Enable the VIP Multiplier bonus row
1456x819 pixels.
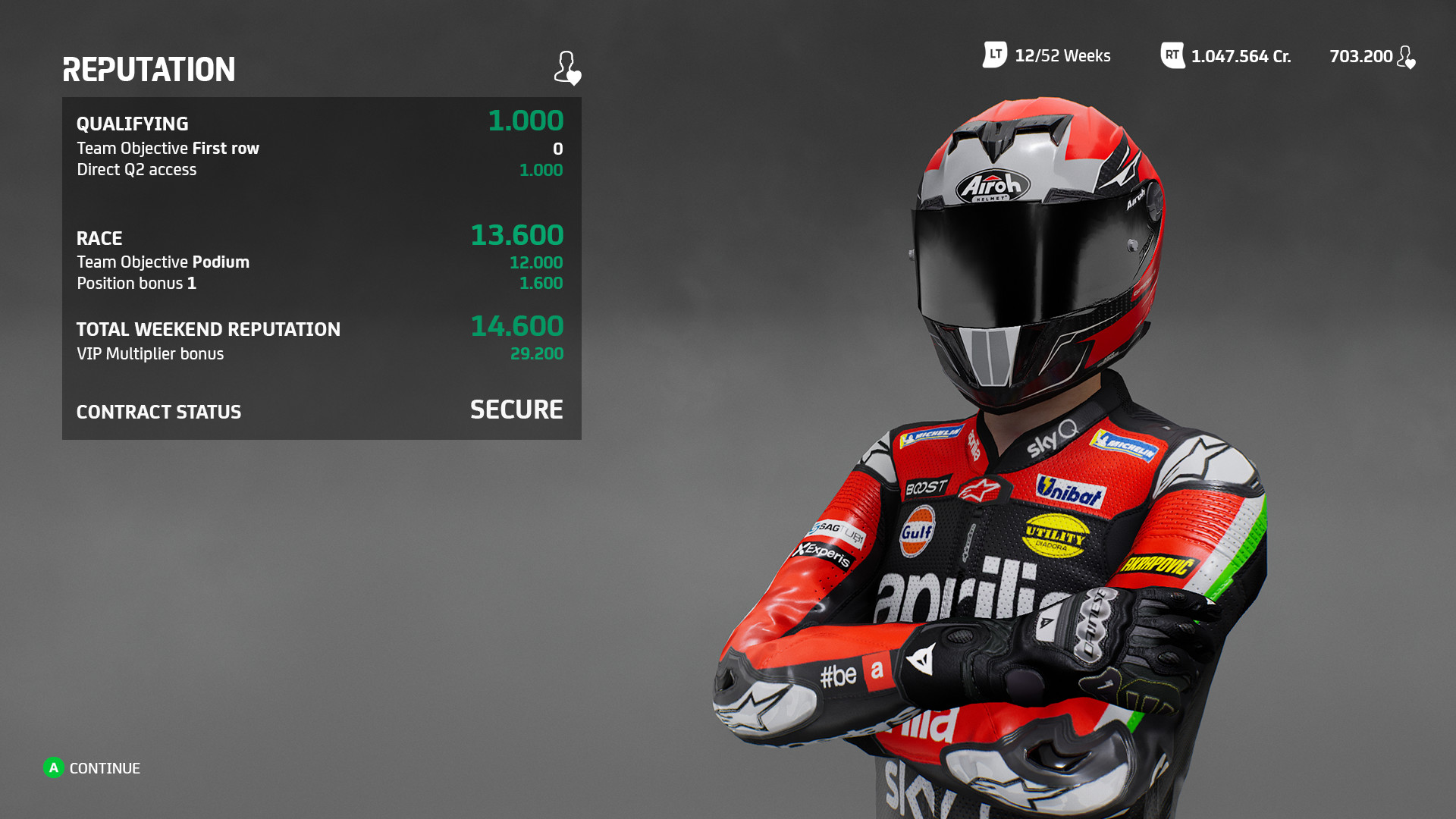150,353
